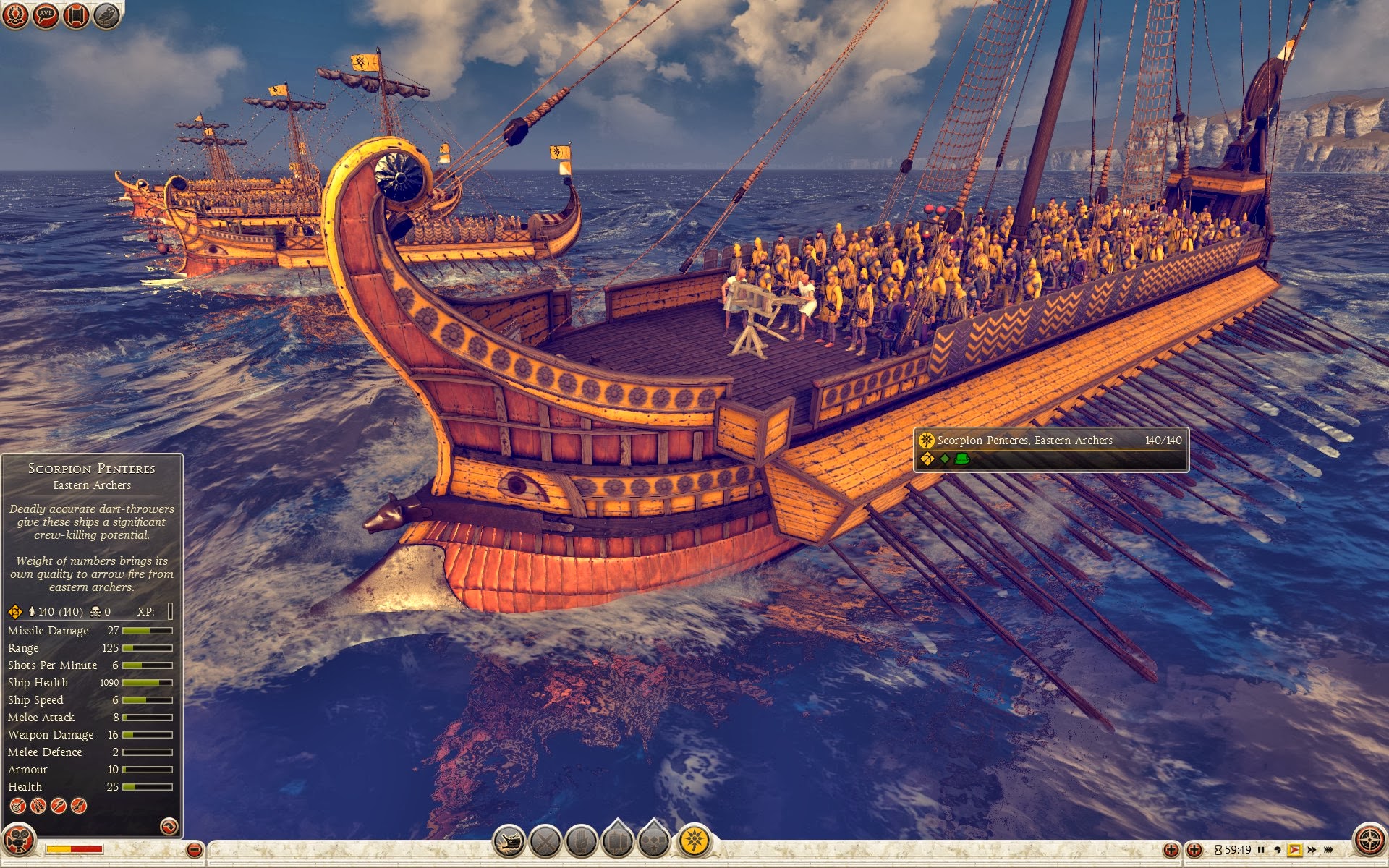Open the group shapes button

click(x=654, y=840)
